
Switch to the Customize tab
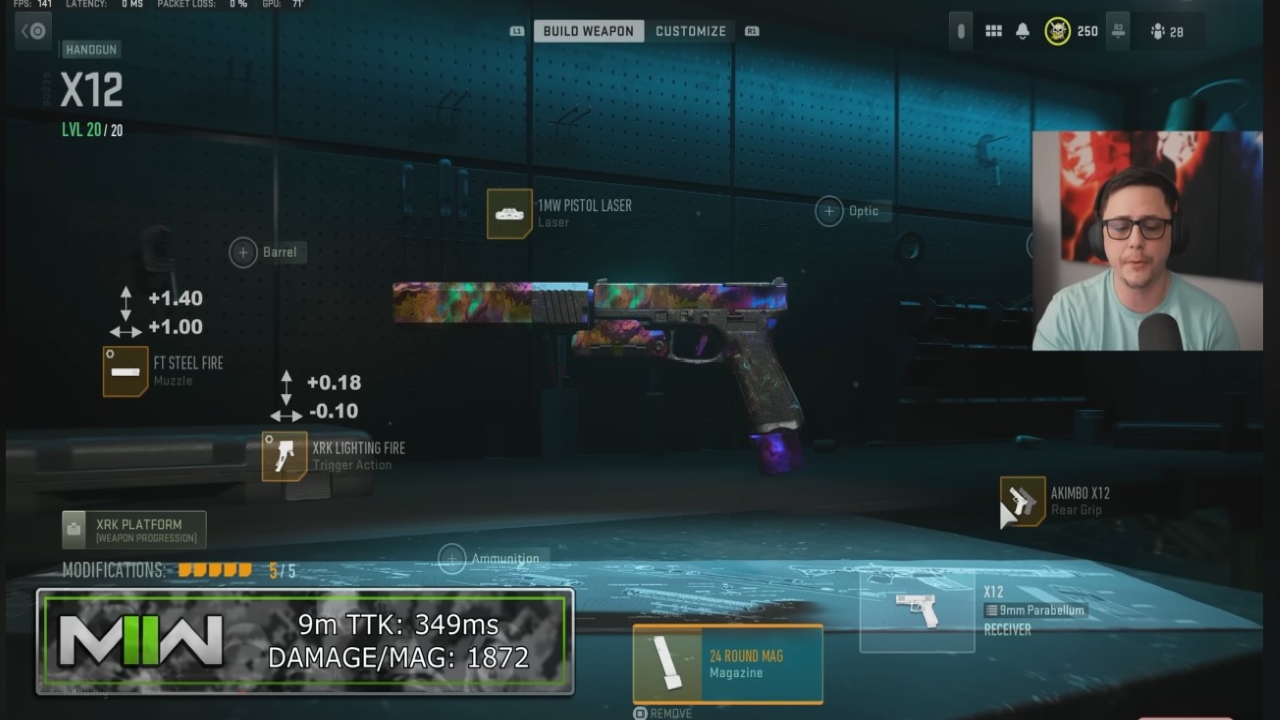point(690,31)
